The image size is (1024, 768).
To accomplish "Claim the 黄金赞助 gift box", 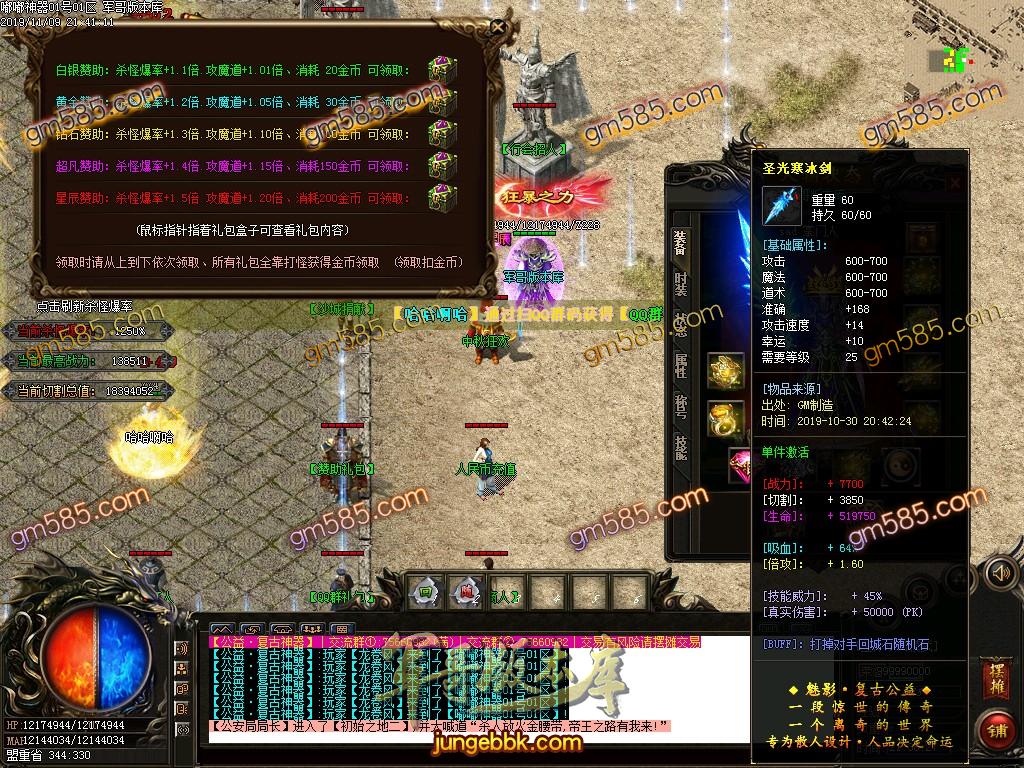I will click(x=439, y=101).
